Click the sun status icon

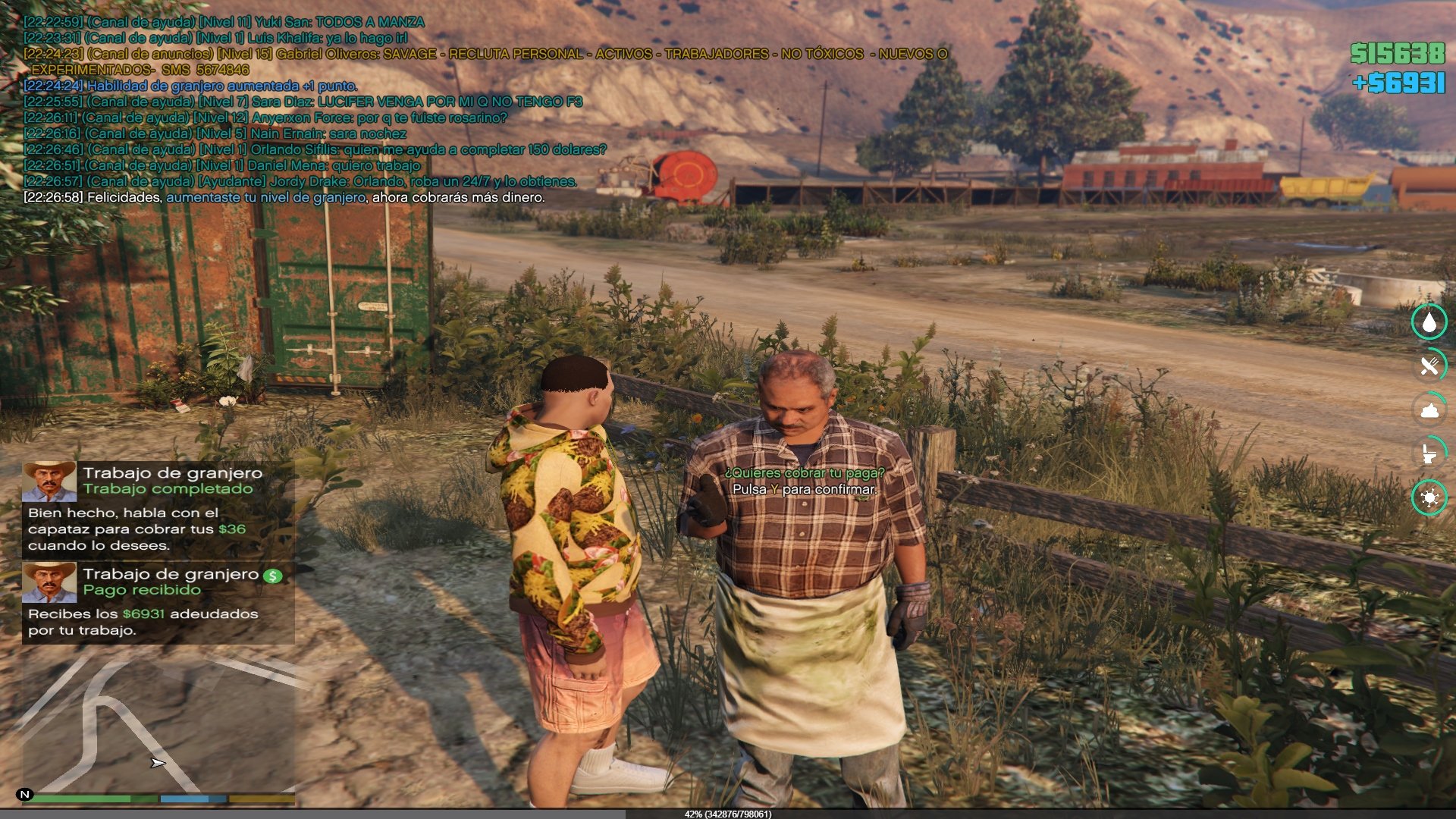pyautogui.click(x=1429, y=498)
